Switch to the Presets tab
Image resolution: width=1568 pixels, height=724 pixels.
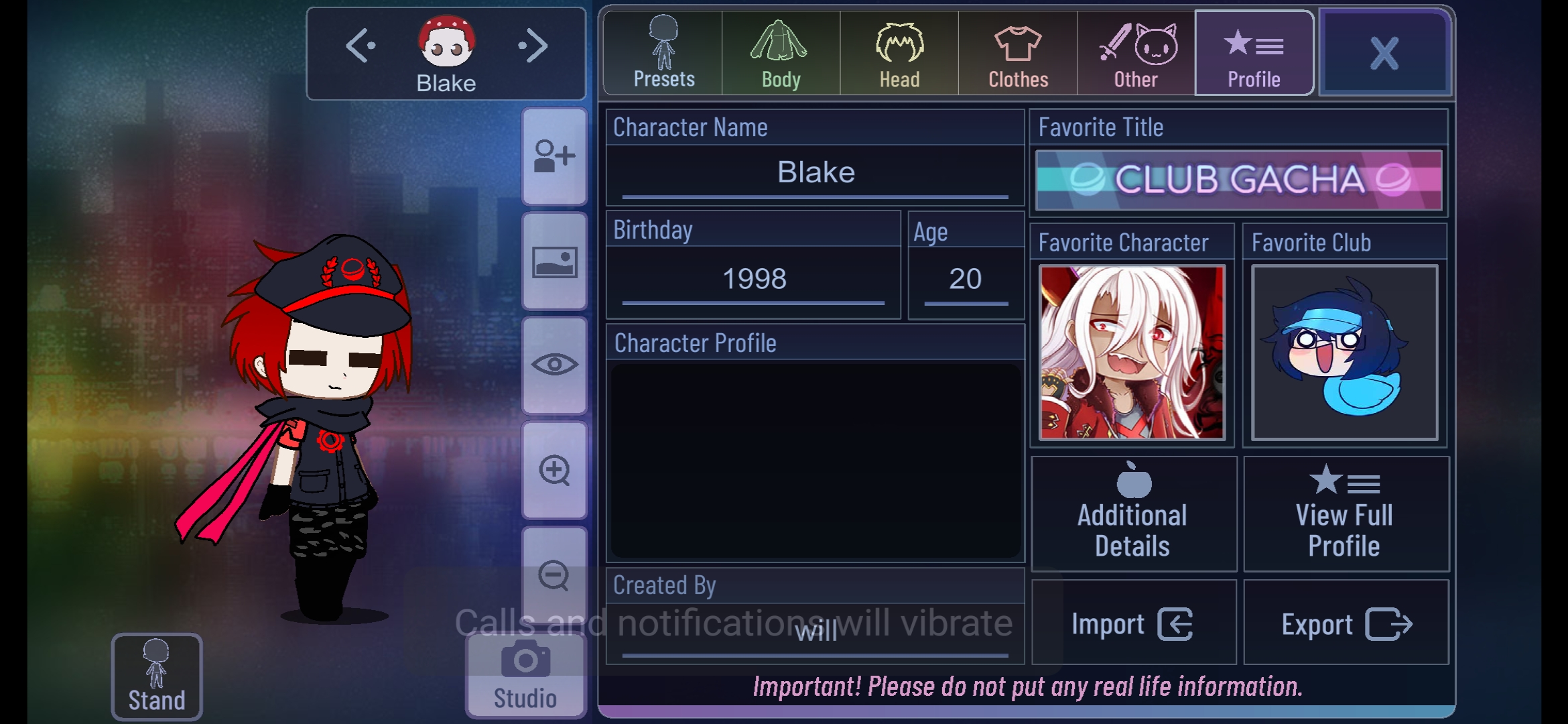[662, 50]
